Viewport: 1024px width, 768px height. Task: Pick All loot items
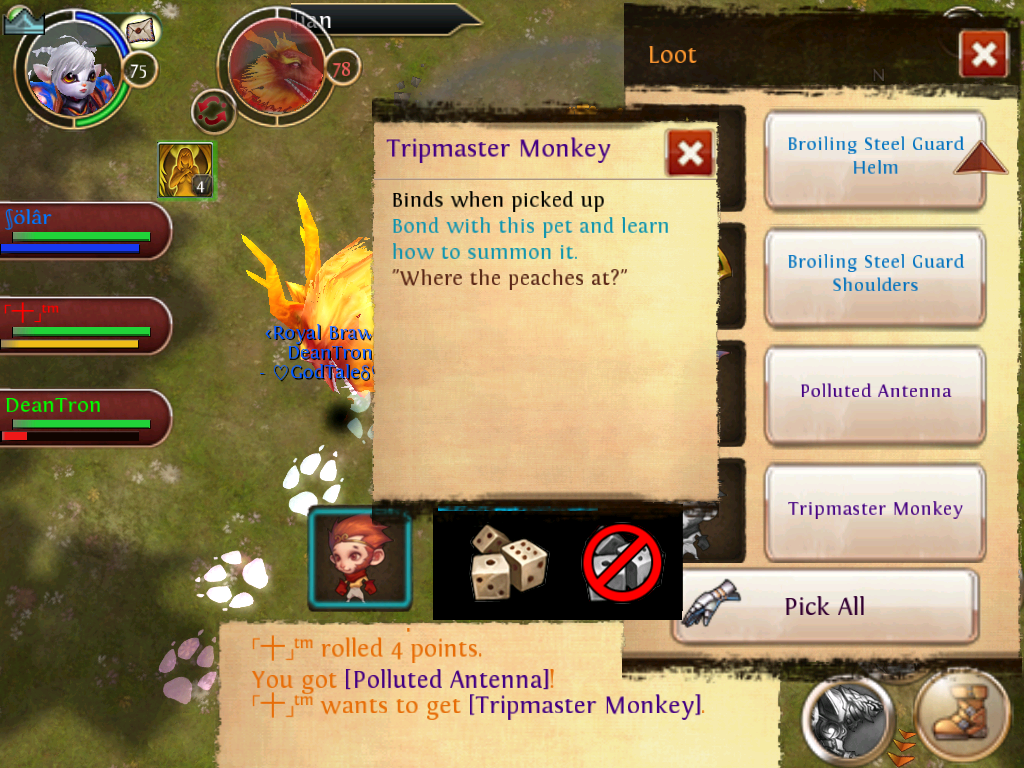pos(824,606)
